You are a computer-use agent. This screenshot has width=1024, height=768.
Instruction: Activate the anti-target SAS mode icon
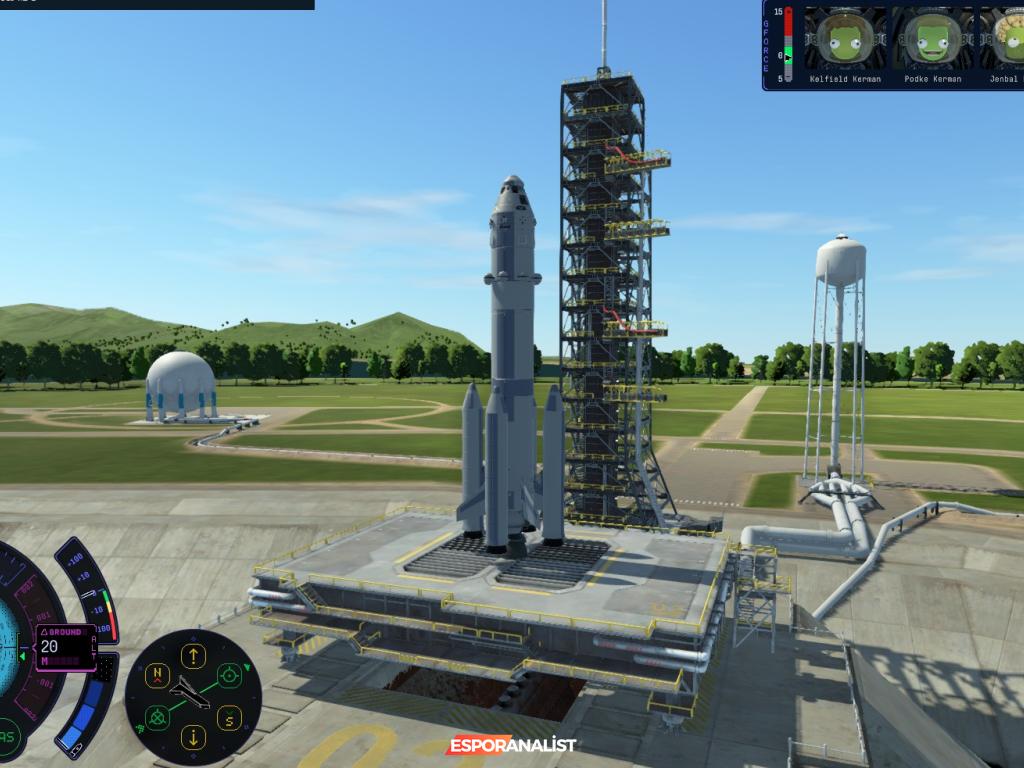click(x=156, y=717)
